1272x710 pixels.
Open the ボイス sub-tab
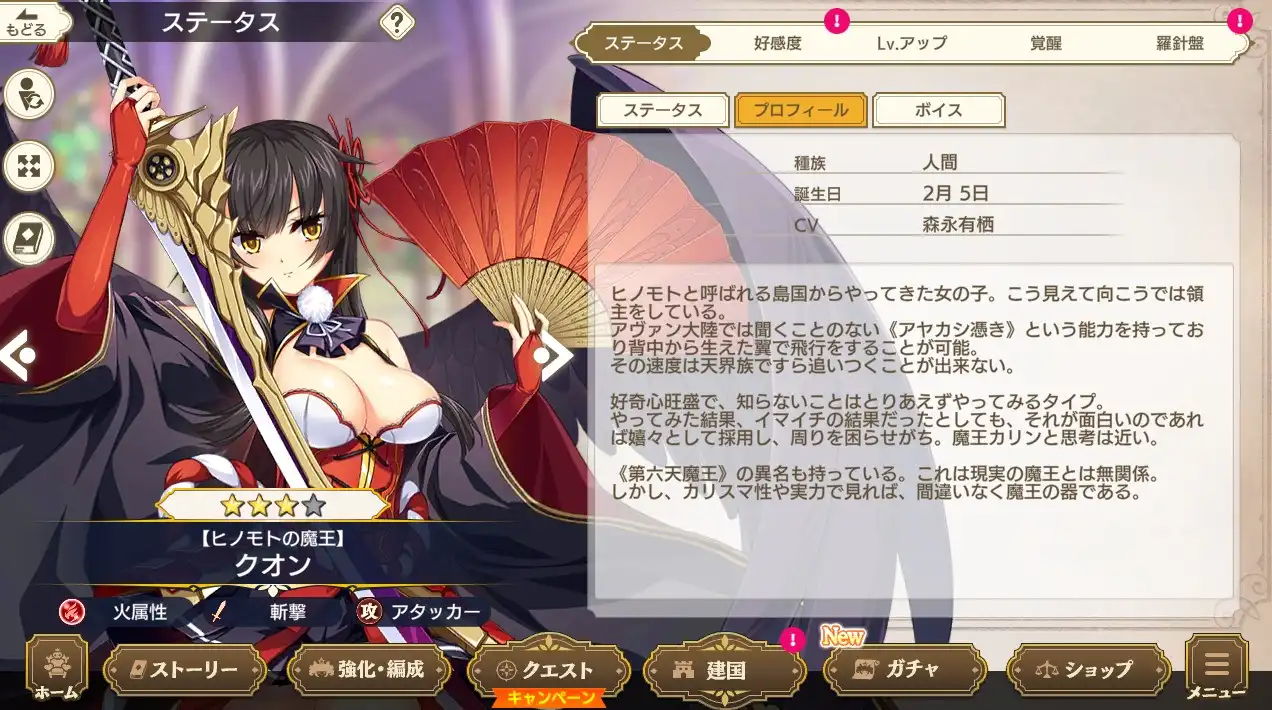(938, 110)
